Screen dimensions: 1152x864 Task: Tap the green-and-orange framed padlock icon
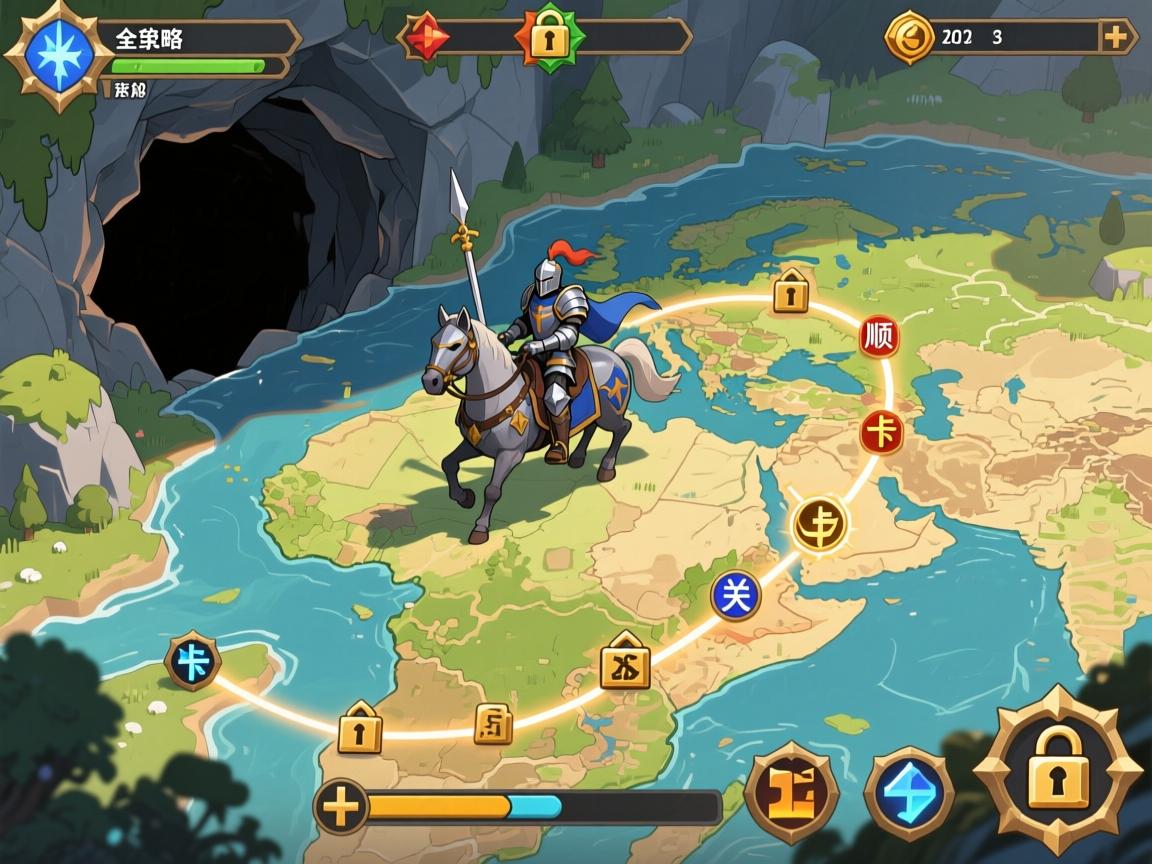(x=546, y=38)
